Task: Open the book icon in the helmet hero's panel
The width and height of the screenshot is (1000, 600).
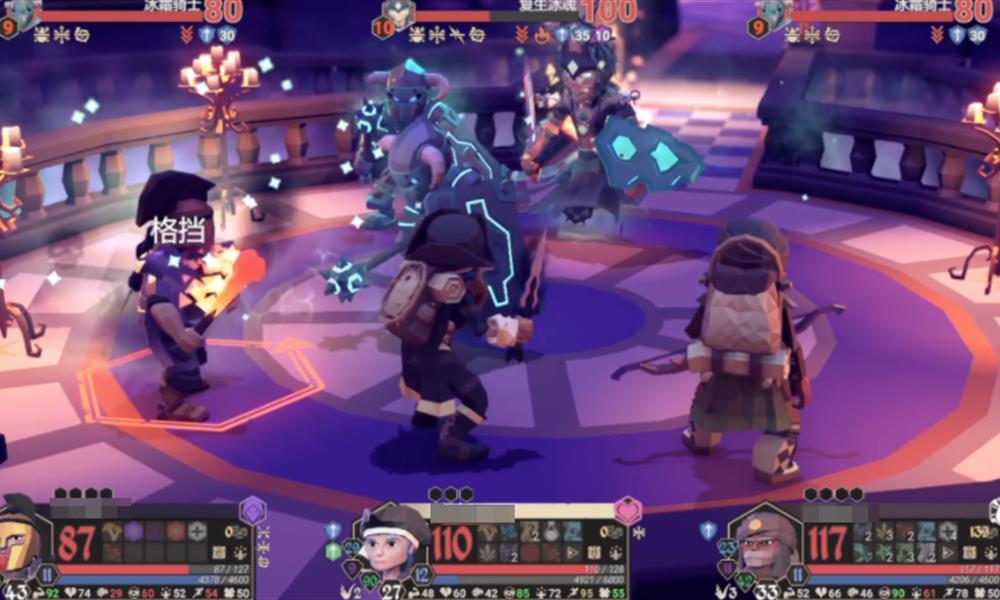Action: point(219,552)
